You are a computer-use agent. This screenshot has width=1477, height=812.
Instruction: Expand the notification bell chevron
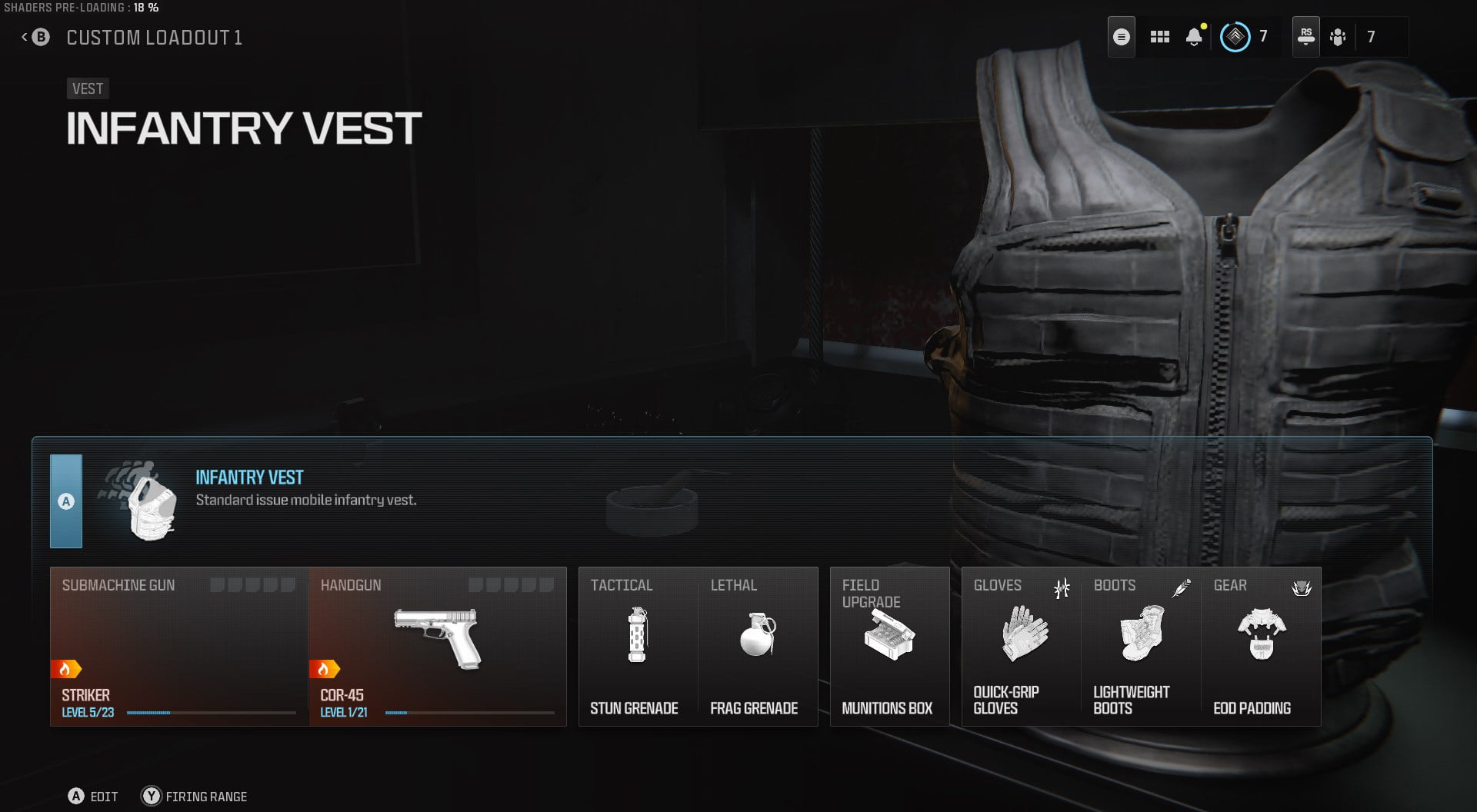click(1194, 46)
